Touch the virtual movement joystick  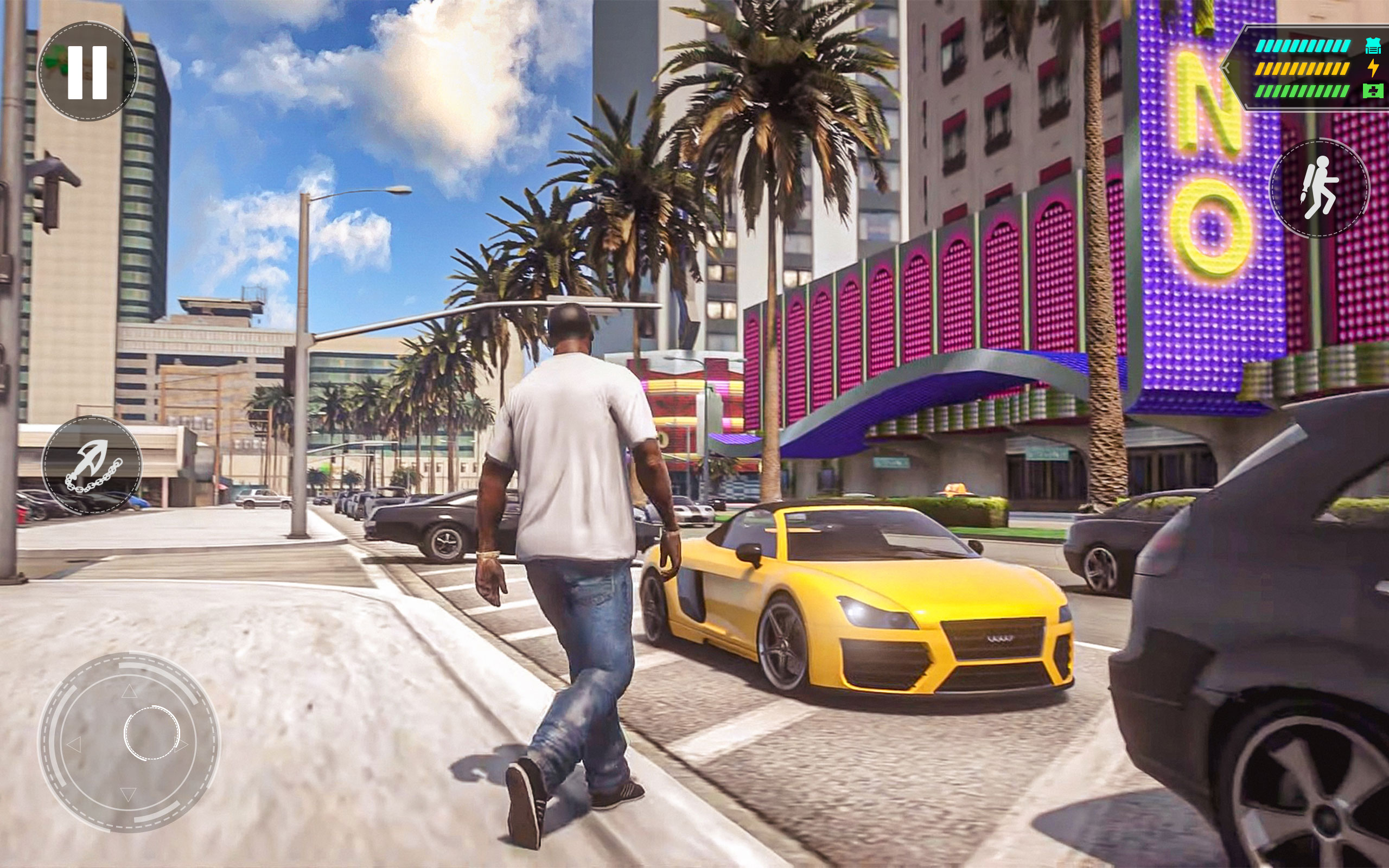click(x=129, y=742)
